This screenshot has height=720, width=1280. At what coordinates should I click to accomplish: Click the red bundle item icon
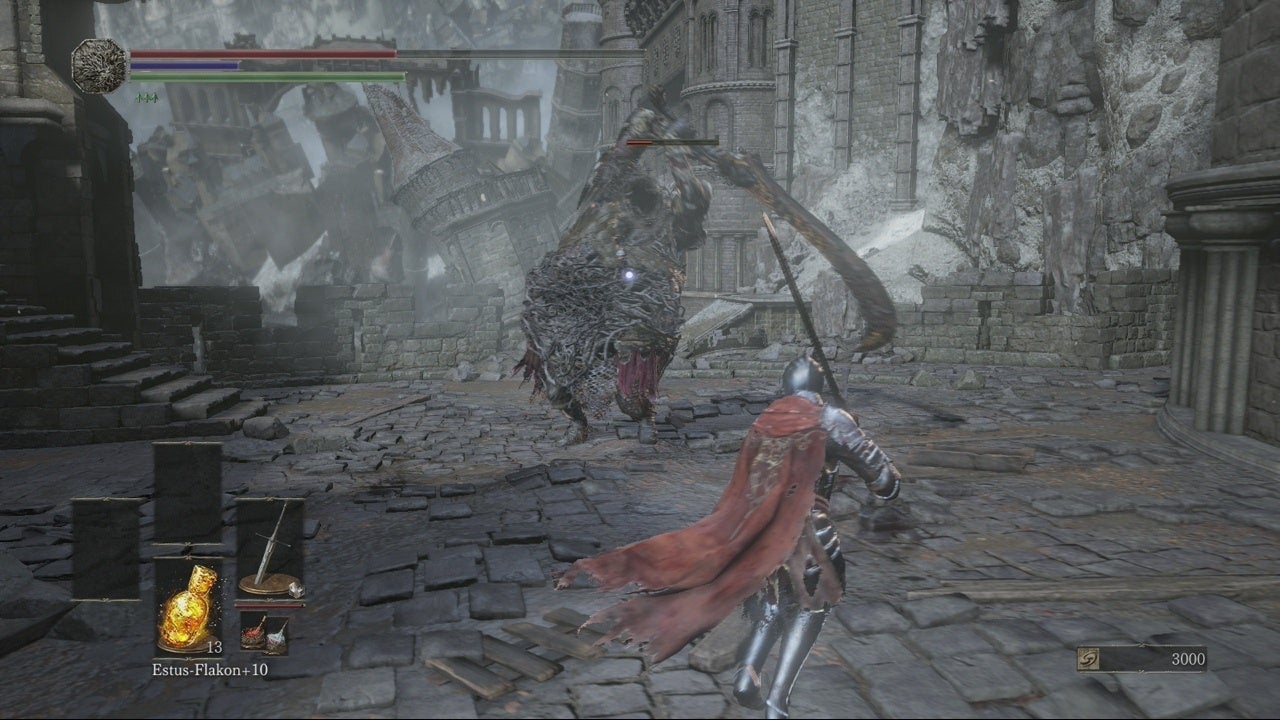251,633
